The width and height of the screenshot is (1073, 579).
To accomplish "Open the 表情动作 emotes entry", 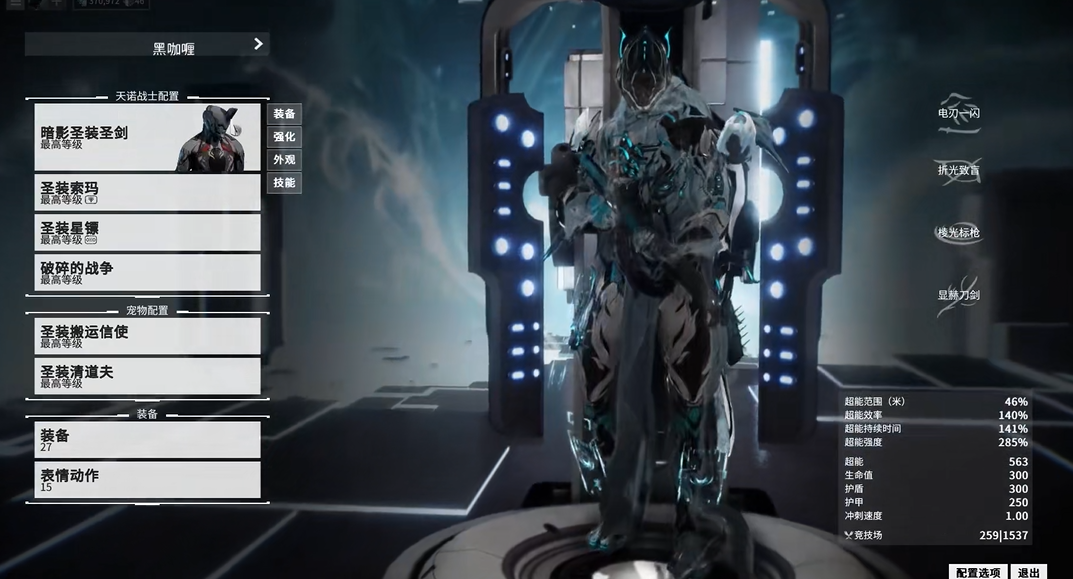I will pos(147,480).
